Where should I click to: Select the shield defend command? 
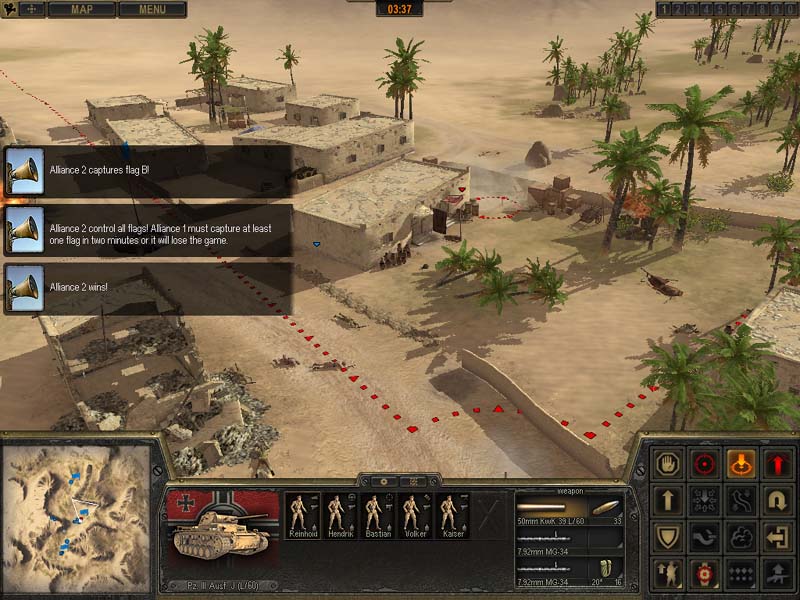[666, 537]
